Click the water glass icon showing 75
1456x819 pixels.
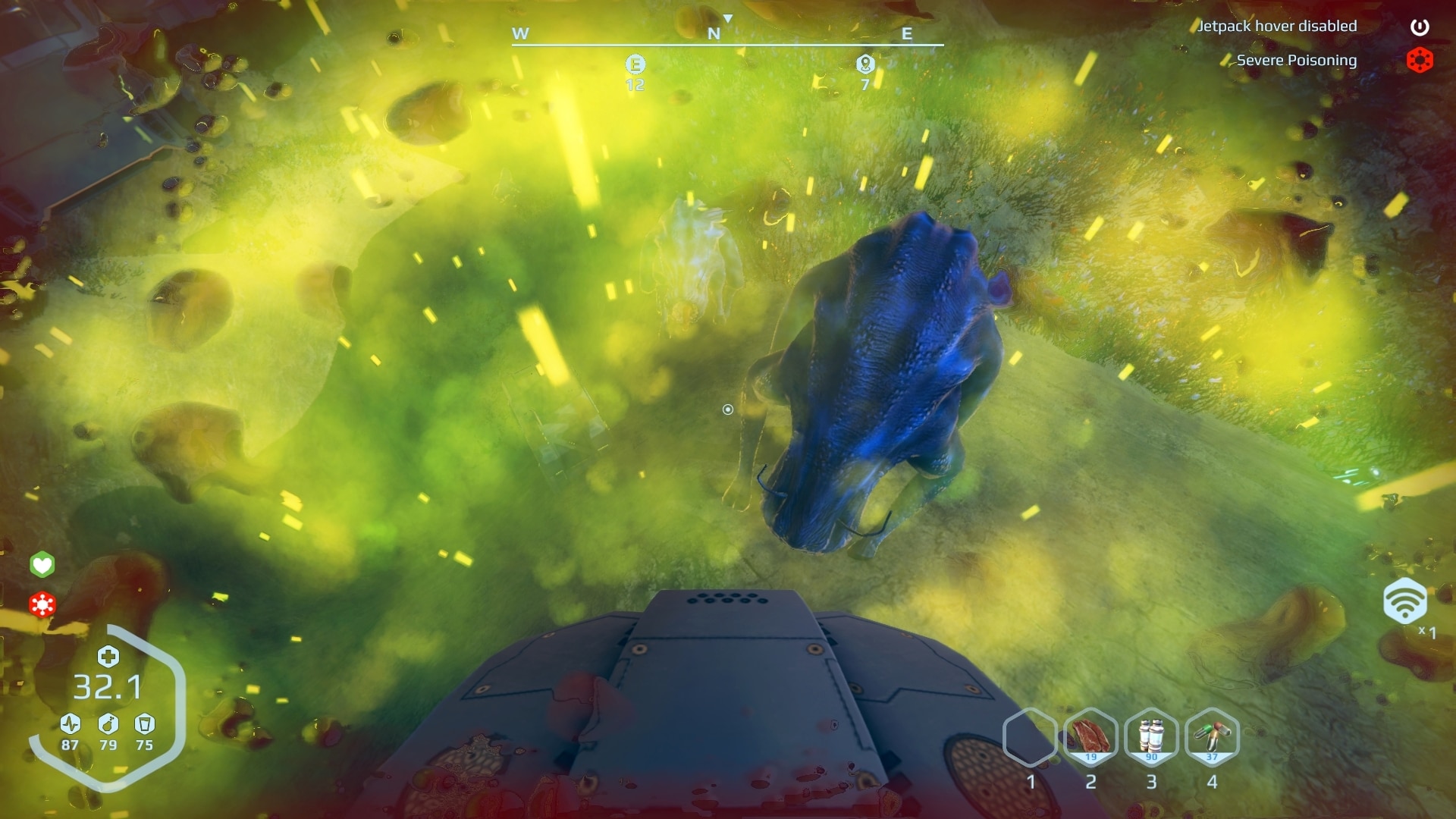point(144,724)
